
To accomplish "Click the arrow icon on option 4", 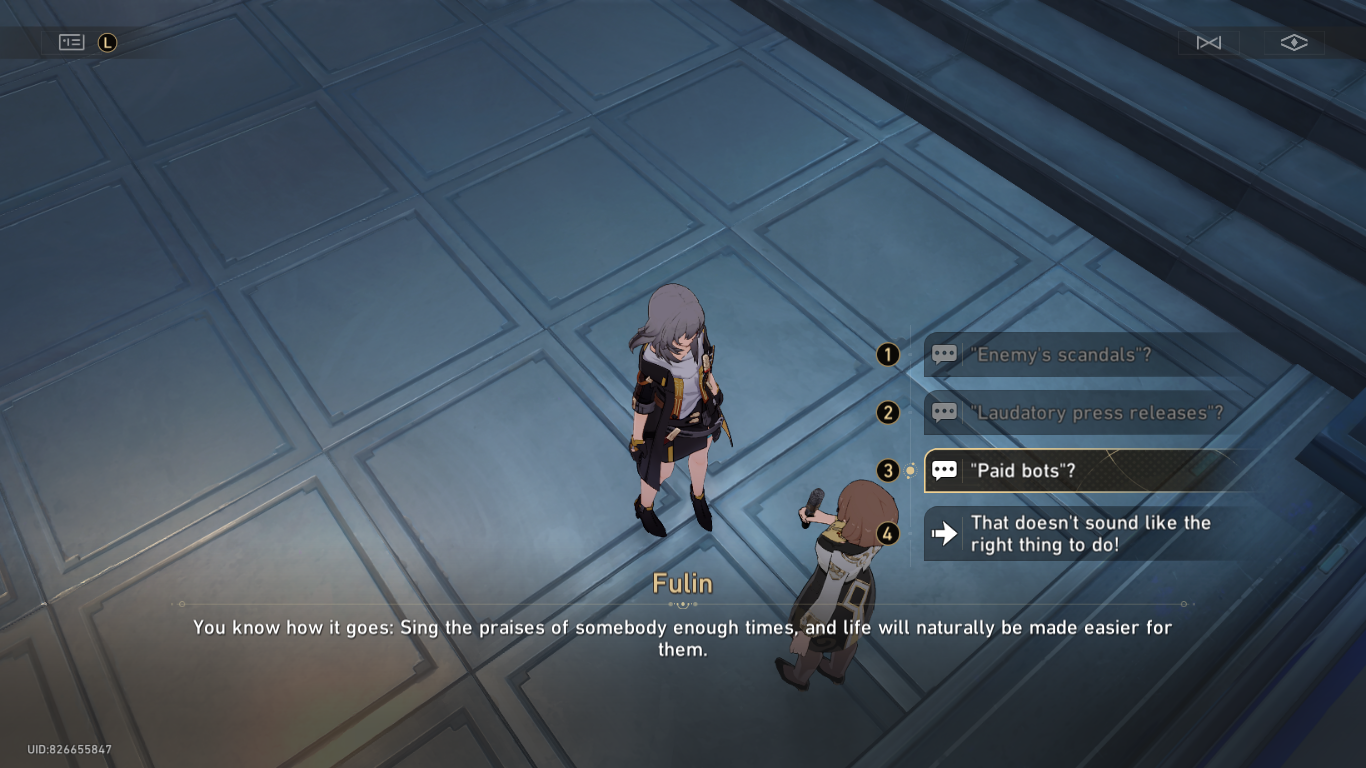I will point(944,533).
